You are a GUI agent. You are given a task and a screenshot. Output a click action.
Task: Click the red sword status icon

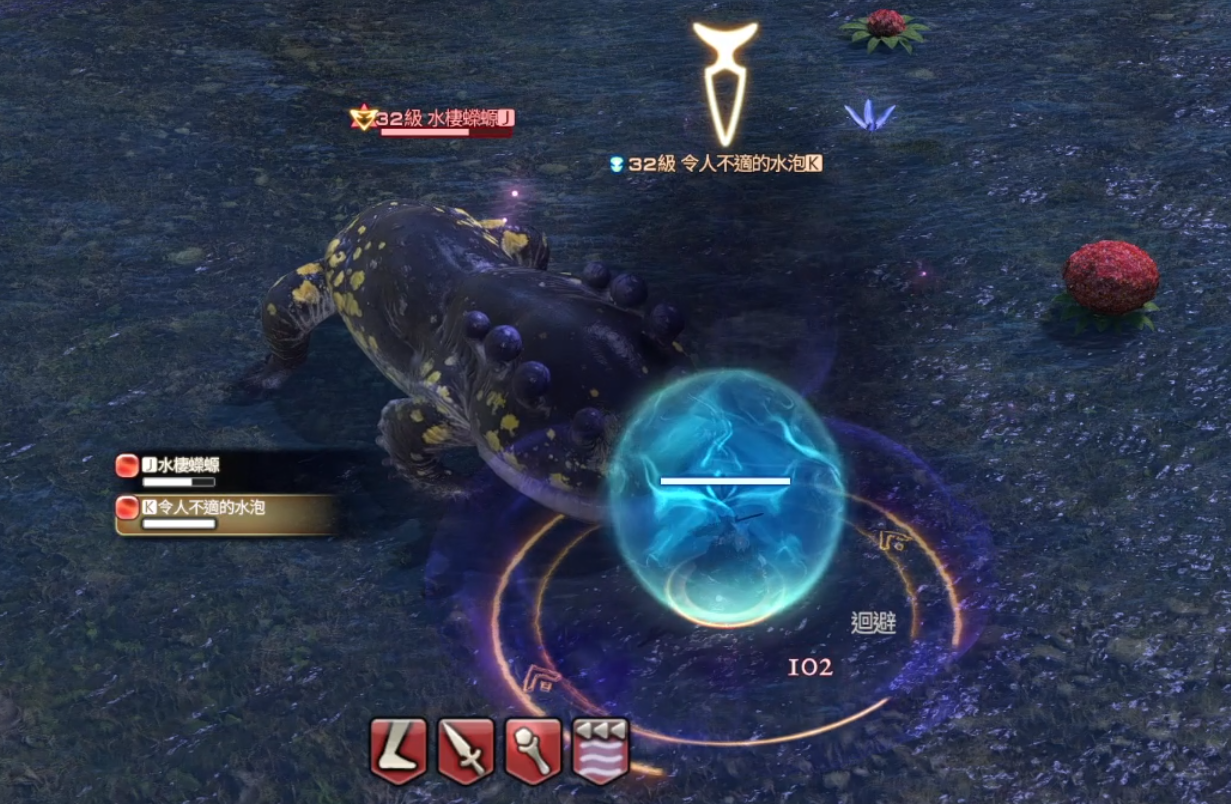point(466,750)
